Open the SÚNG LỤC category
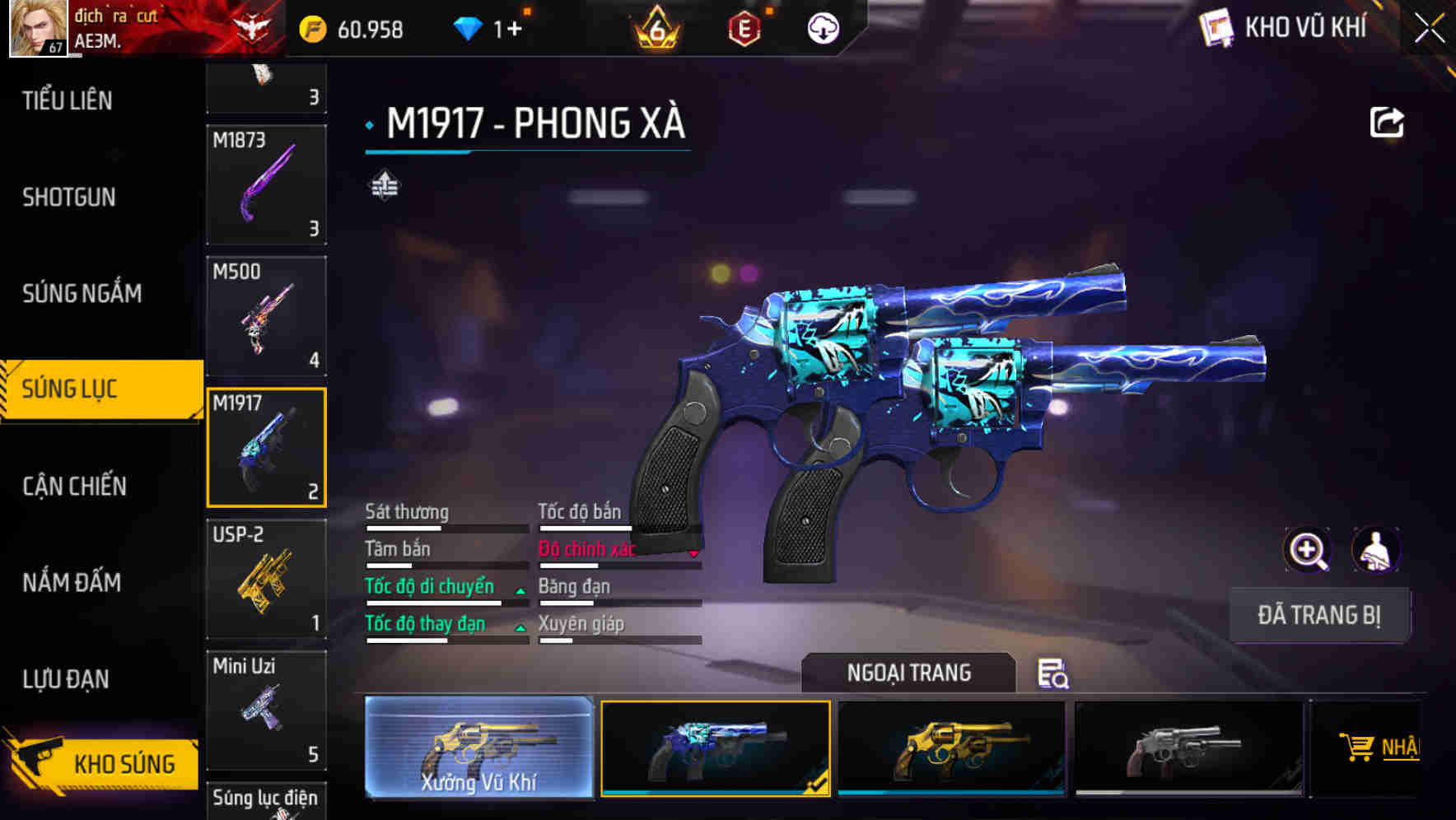 82,389
